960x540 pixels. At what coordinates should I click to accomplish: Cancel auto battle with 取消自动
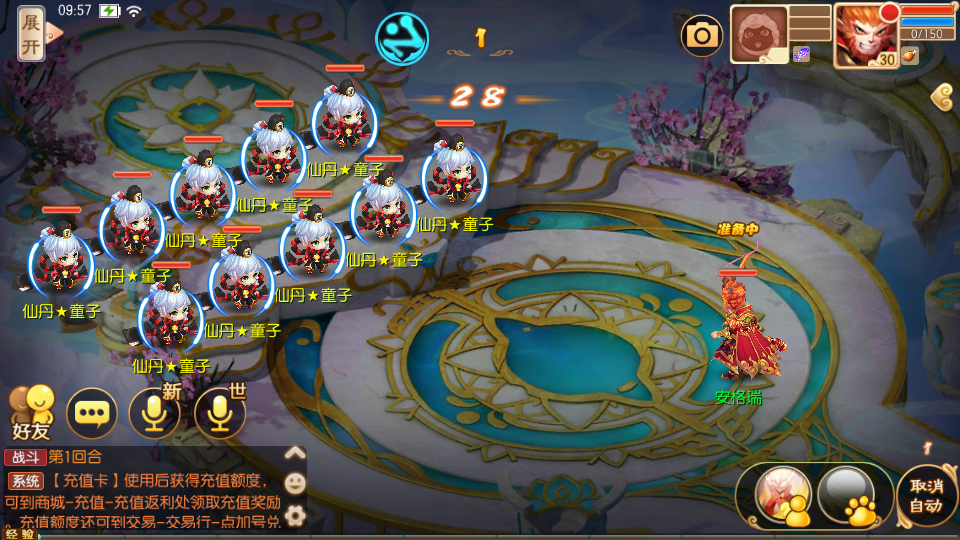[926, 495]
